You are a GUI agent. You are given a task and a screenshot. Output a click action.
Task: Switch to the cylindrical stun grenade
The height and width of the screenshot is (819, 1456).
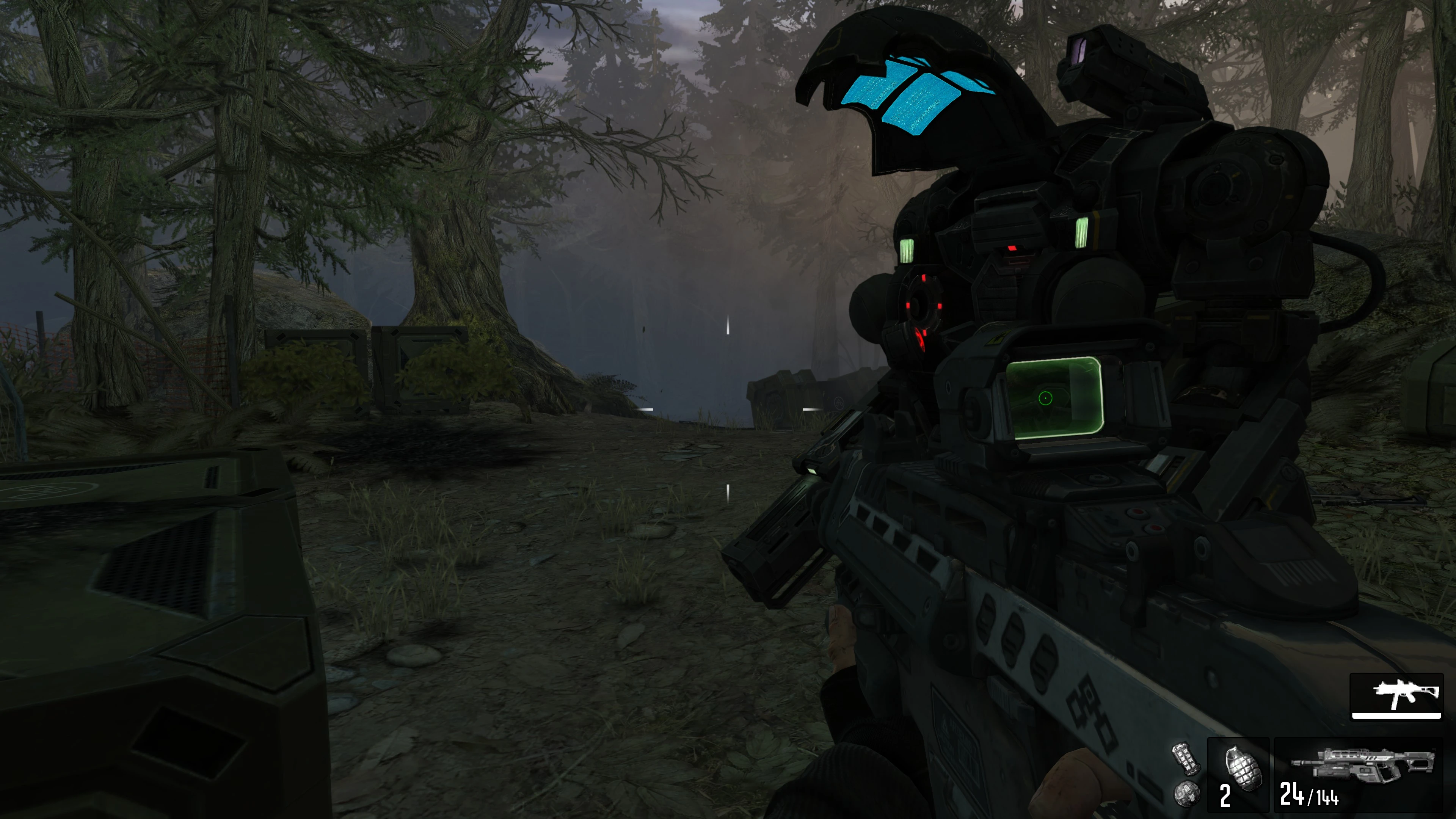coord(1185,758)
